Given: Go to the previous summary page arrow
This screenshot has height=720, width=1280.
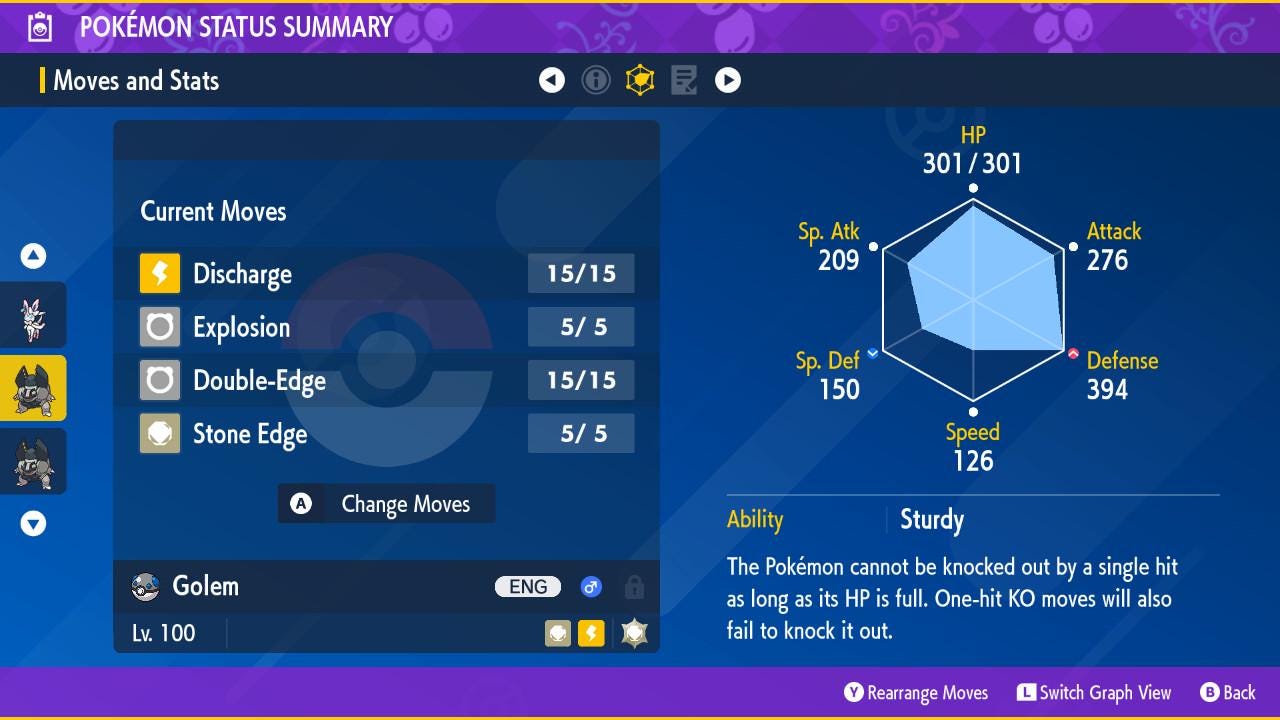Looking at the screenshot, I should coord(552,80).
